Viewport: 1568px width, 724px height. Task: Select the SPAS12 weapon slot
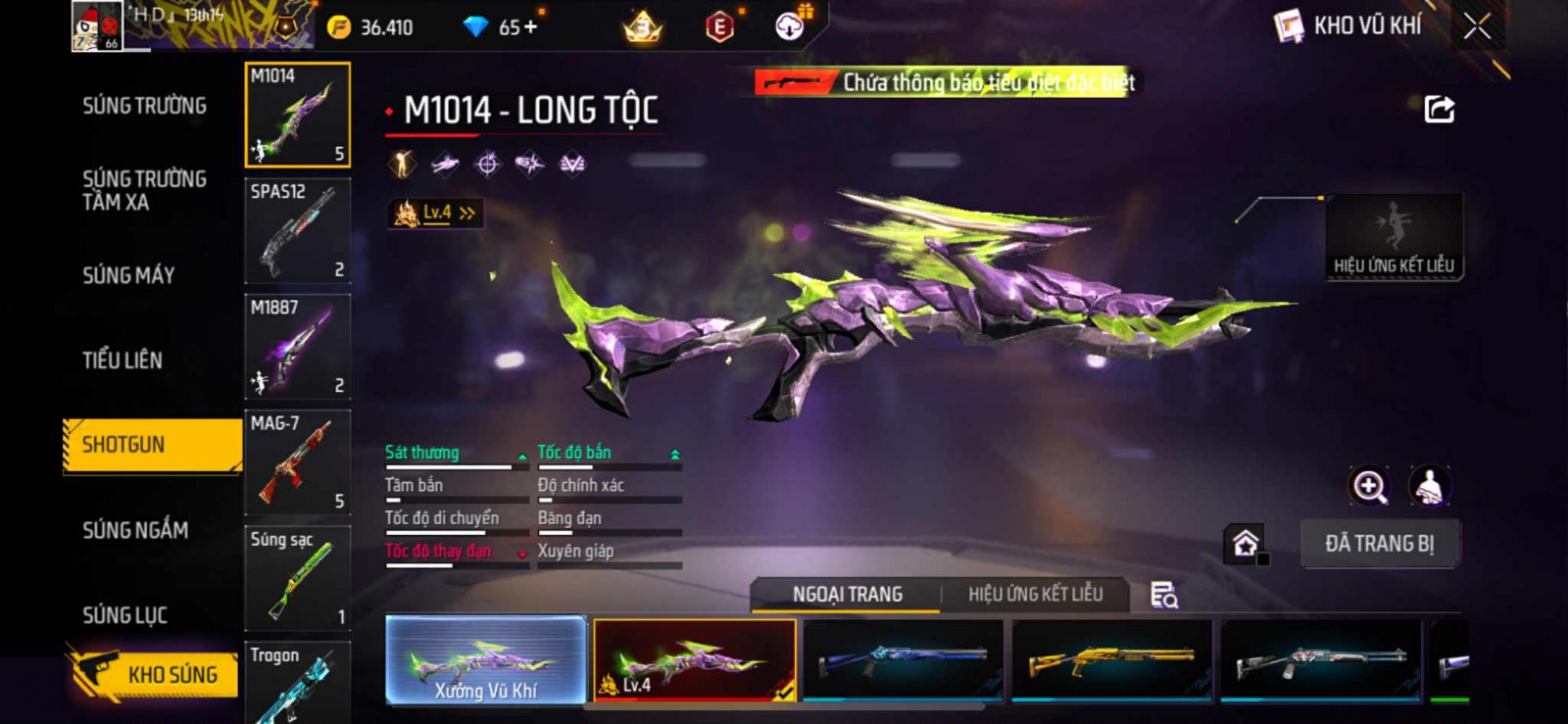(x=297, y=231)
